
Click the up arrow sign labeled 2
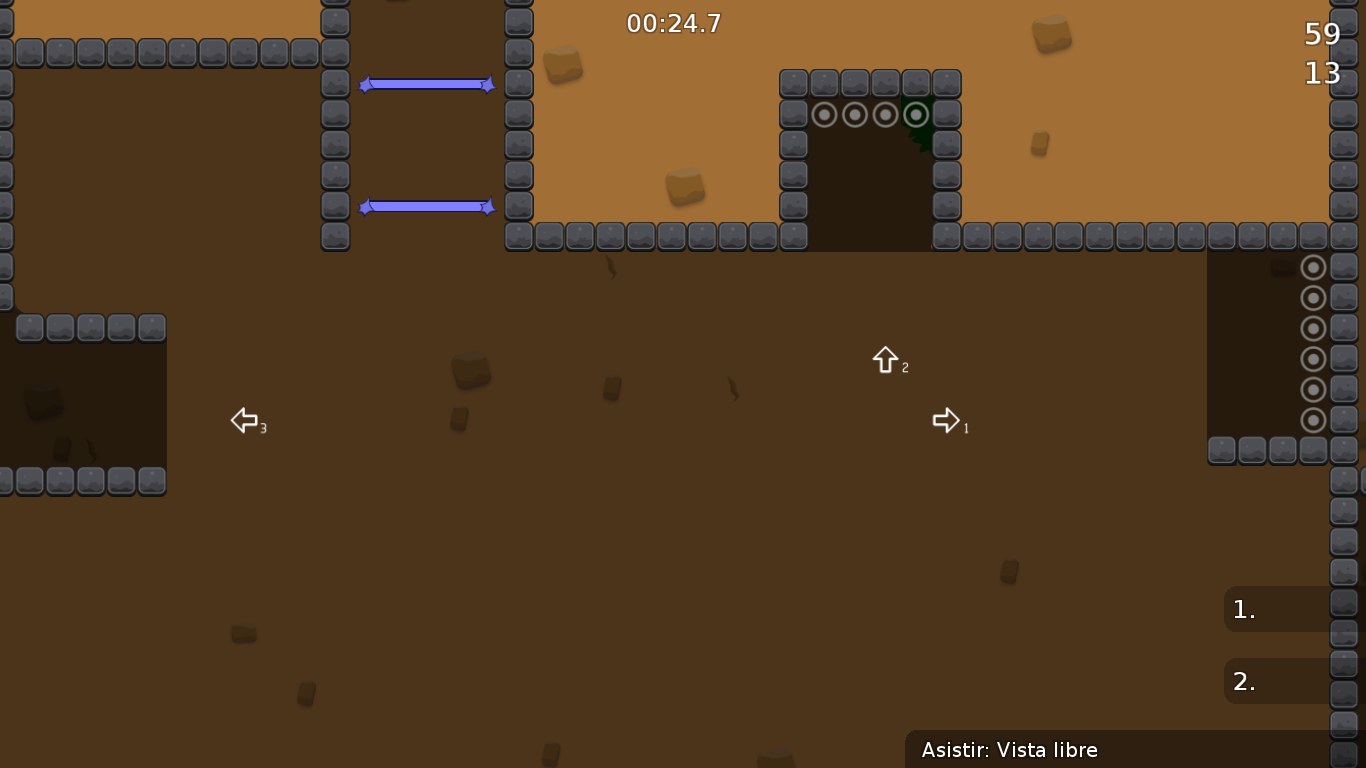(886, 360)
